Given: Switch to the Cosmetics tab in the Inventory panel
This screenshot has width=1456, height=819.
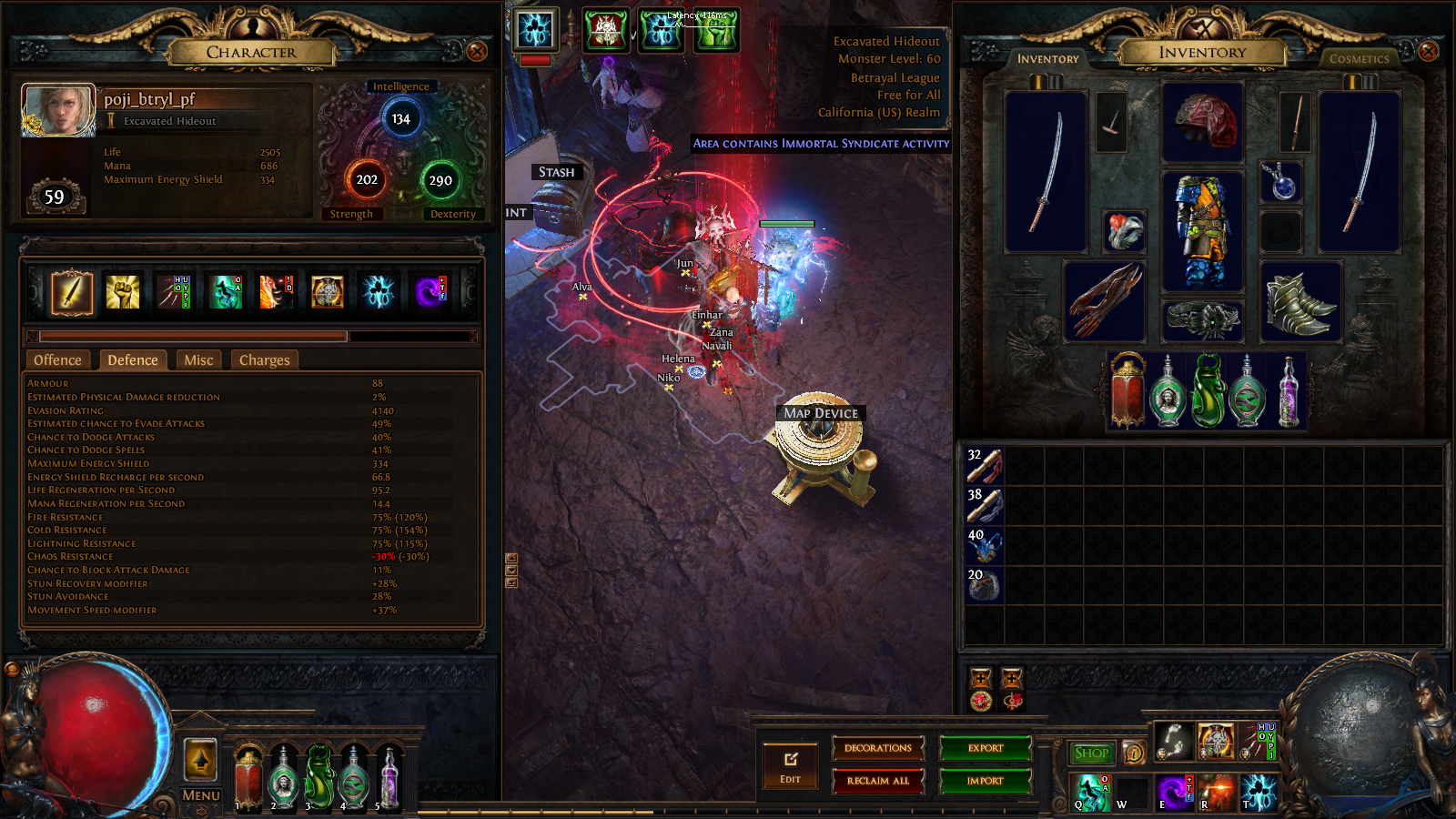Looking at the screenshot, I should [x=1359, y=57].
